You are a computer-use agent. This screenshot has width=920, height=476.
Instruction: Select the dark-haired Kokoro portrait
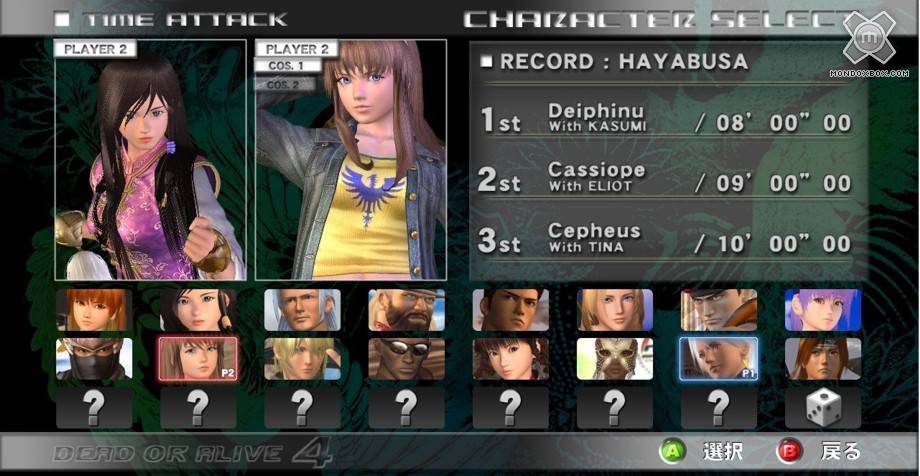pyautogui.click(x=510, y=358)
